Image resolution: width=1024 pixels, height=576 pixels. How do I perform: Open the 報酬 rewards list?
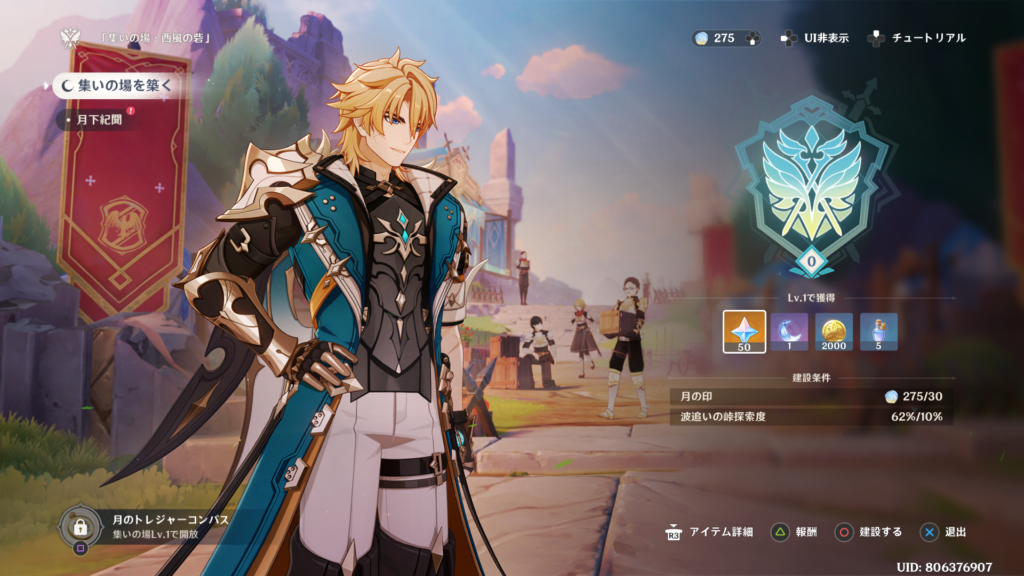coord(794,532)
